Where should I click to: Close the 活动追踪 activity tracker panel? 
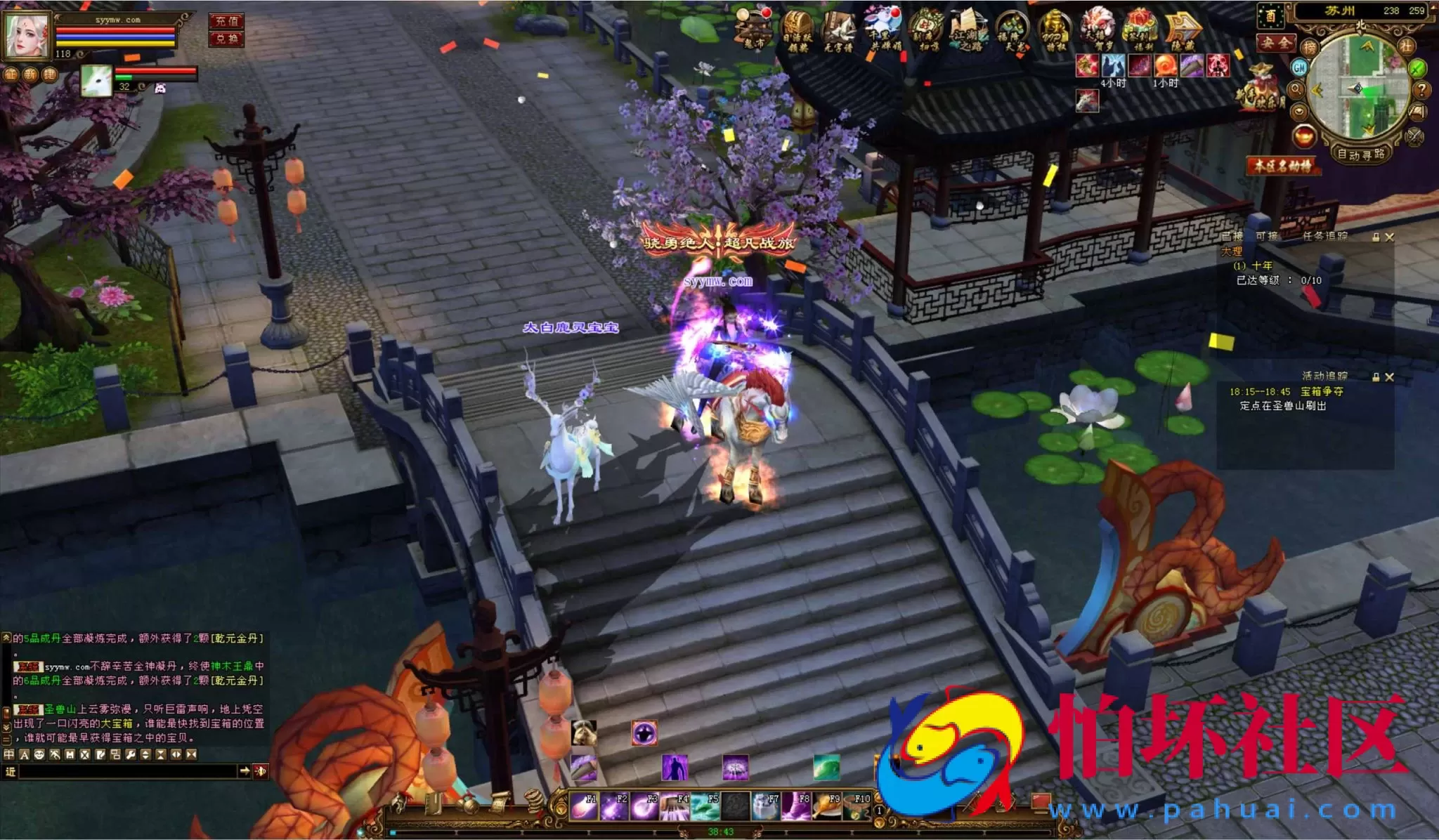[x=1389, y=377]
